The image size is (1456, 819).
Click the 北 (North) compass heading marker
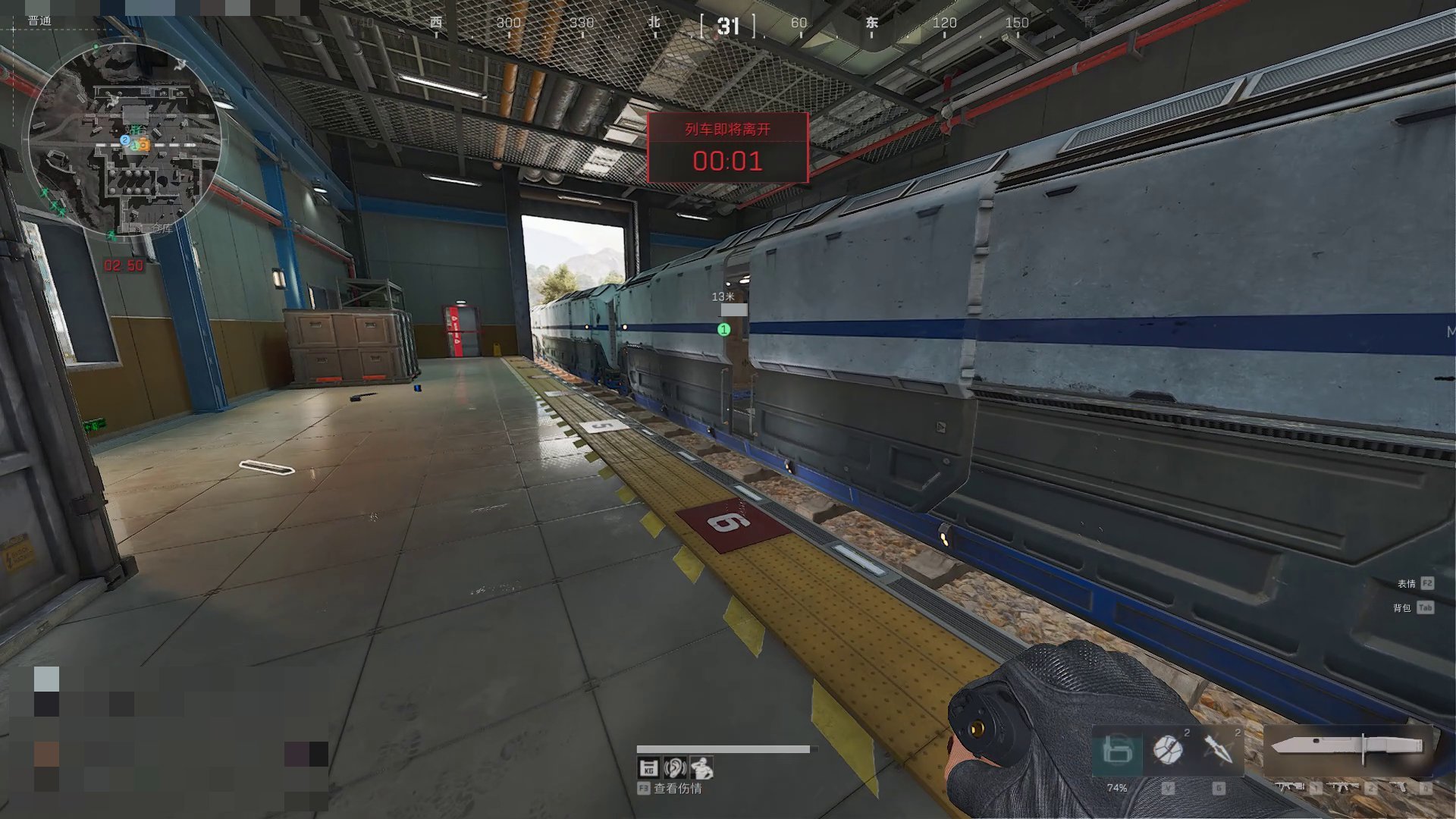point(653,23)
